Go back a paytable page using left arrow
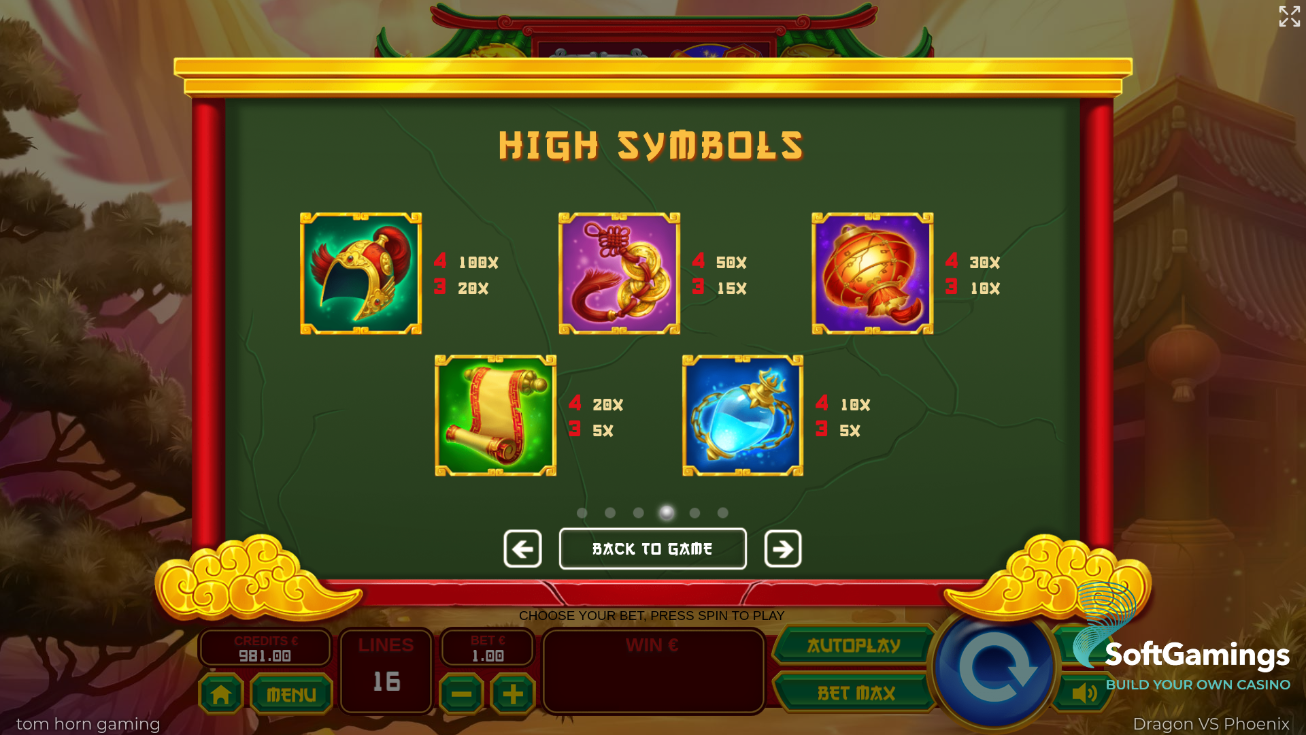 (522, 548)
